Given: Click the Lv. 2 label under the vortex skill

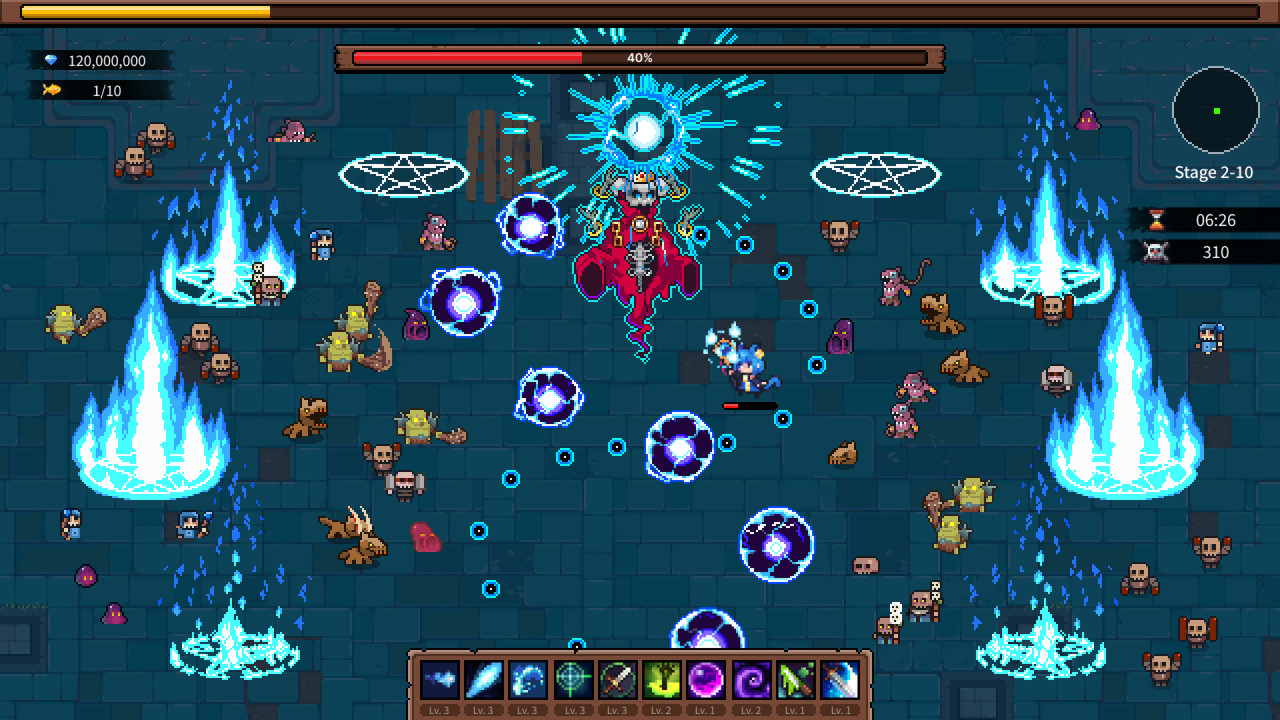Looking at the screenshot, I should click(x=750, y=710).
